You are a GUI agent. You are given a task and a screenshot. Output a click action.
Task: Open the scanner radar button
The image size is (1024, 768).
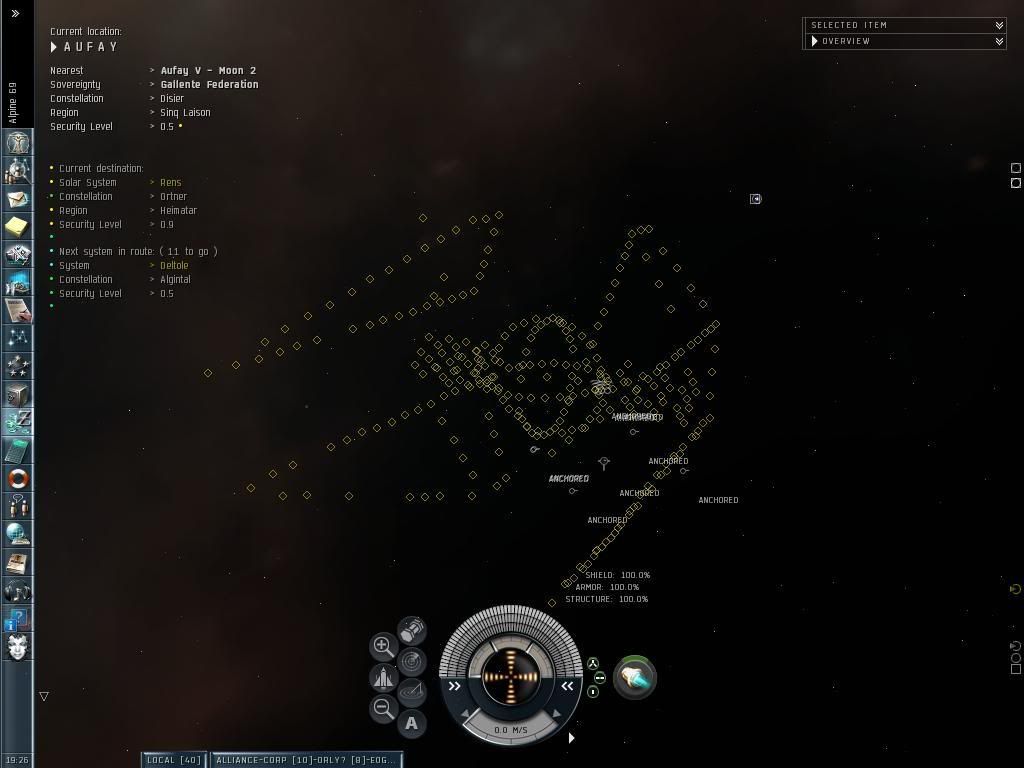(411, 661)
